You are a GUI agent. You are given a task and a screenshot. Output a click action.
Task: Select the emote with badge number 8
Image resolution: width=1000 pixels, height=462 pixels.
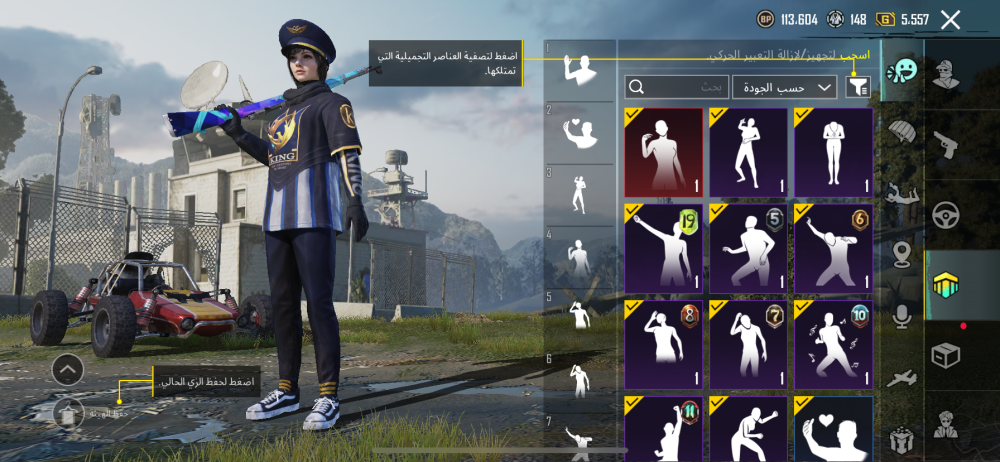664,345
